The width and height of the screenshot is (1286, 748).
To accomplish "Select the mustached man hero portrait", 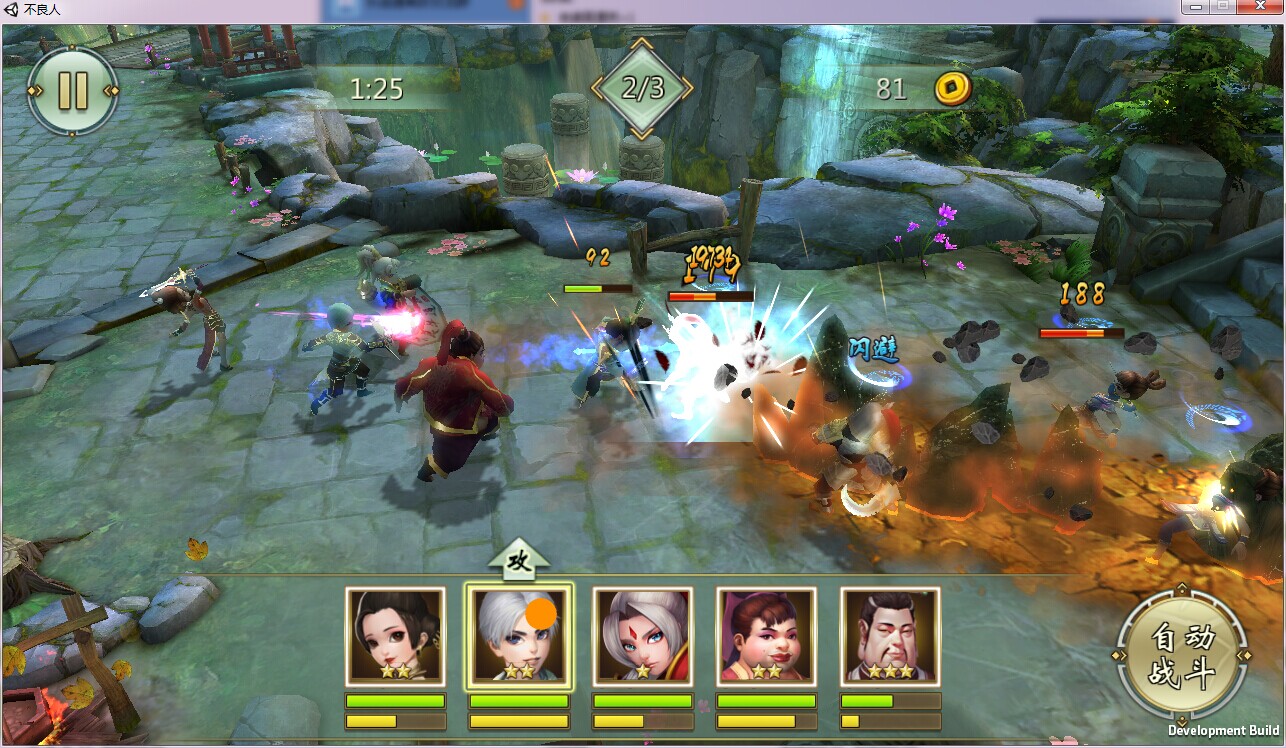I will coord(890,637).
